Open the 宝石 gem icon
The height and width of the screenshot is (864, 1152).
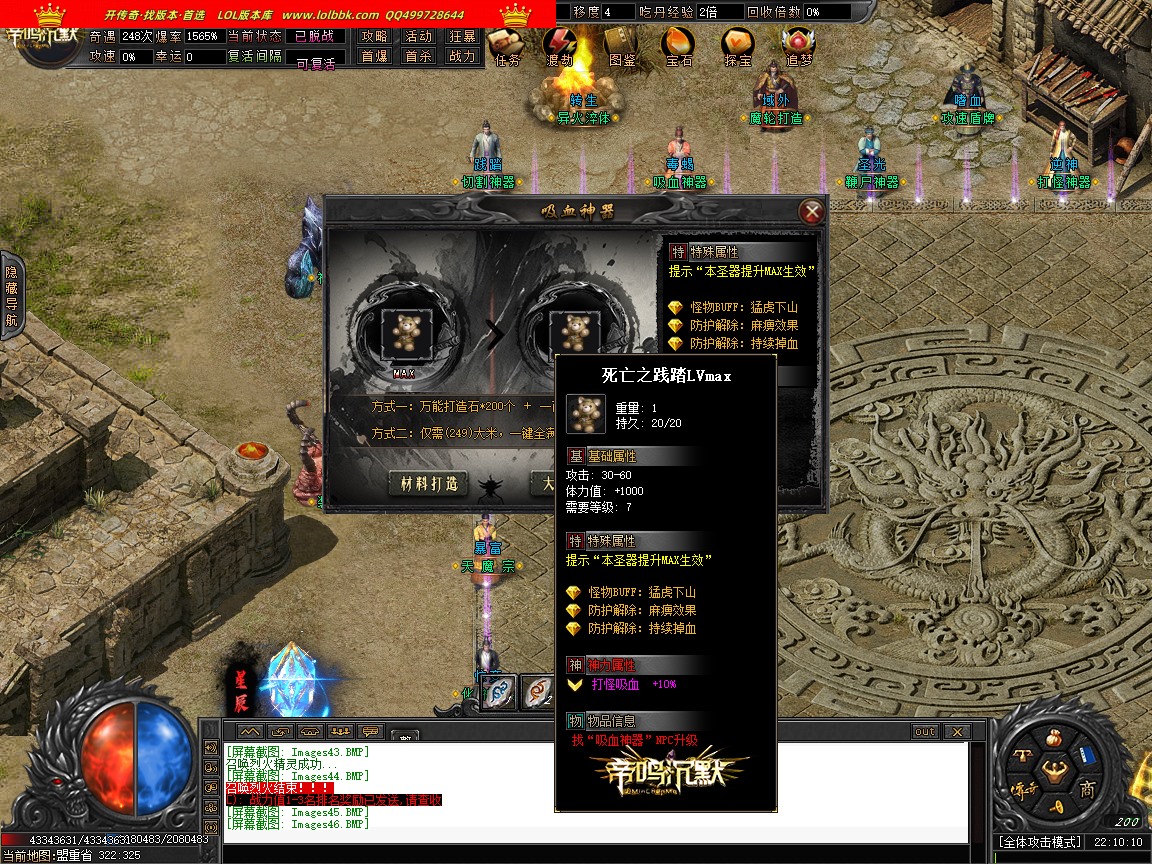679,45
